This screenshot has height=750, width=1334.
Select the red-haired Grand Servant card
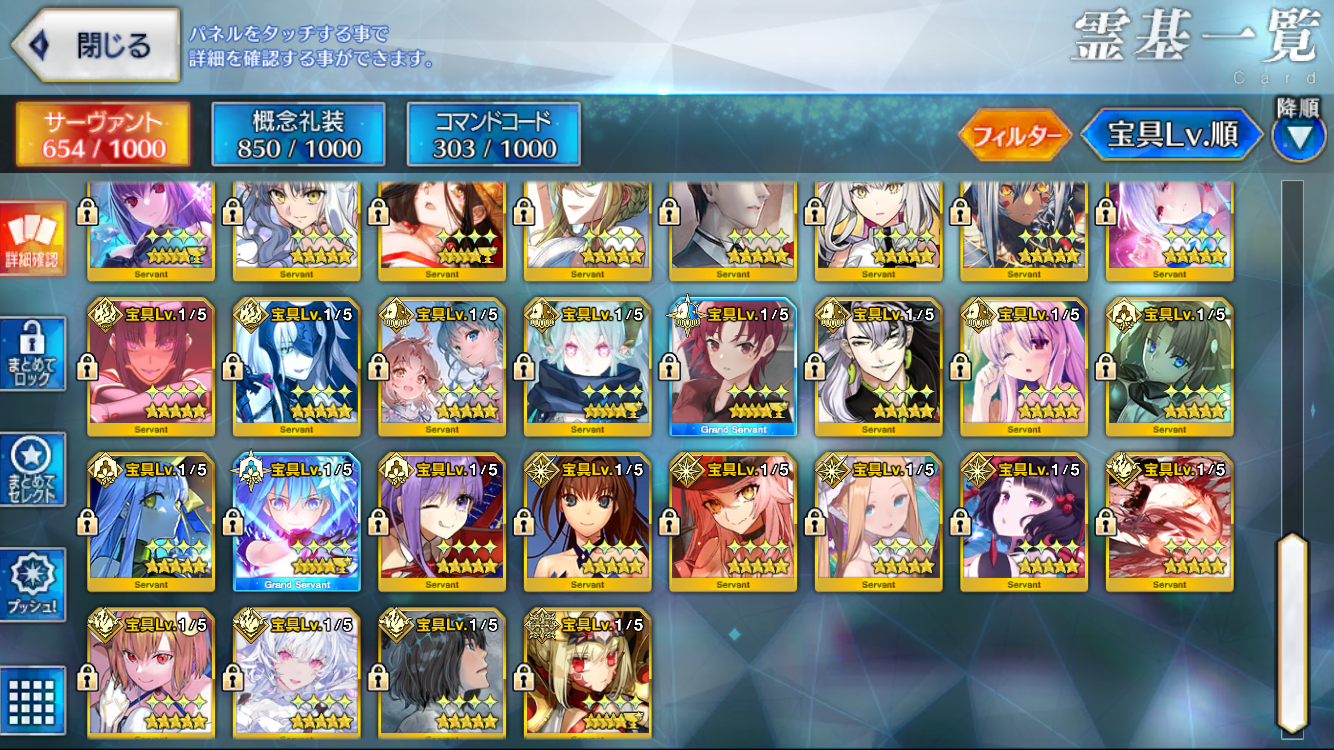(733, 368)
